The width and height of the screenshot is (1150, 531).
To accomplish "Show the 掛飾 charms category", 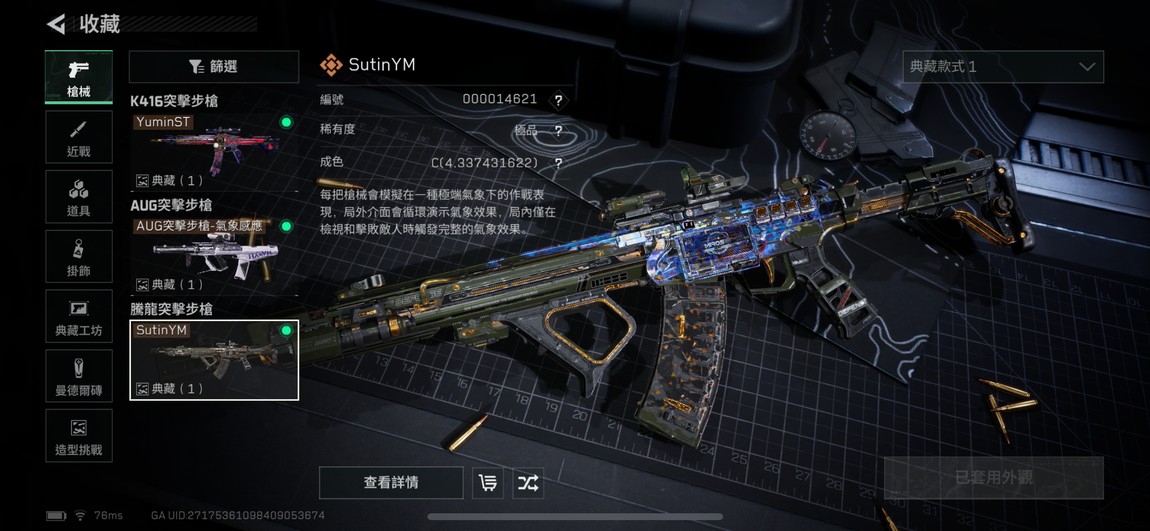I will point(78,256).
